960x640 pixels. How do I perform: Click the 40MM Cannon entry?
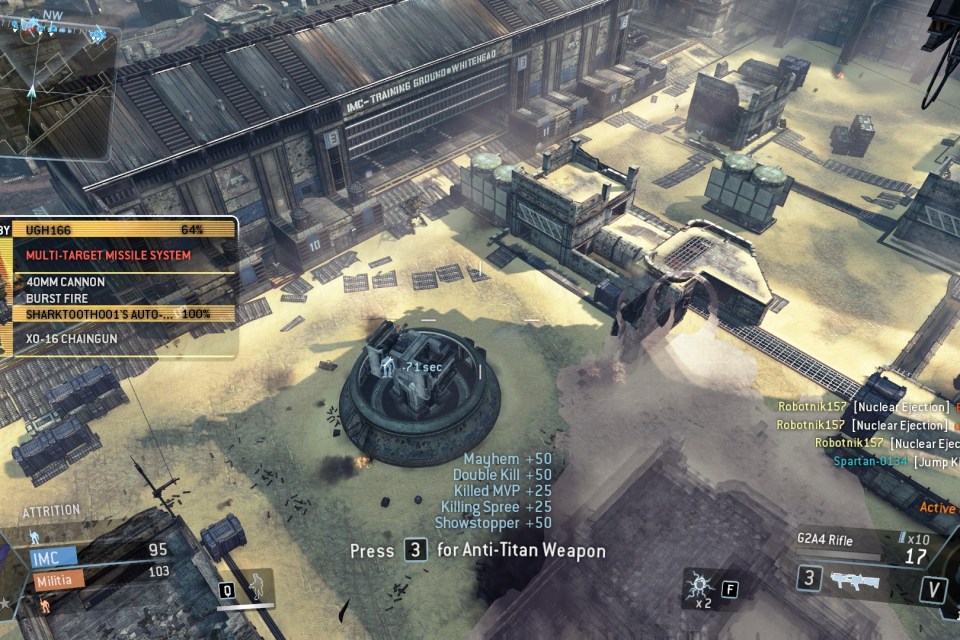click(120, 282)
